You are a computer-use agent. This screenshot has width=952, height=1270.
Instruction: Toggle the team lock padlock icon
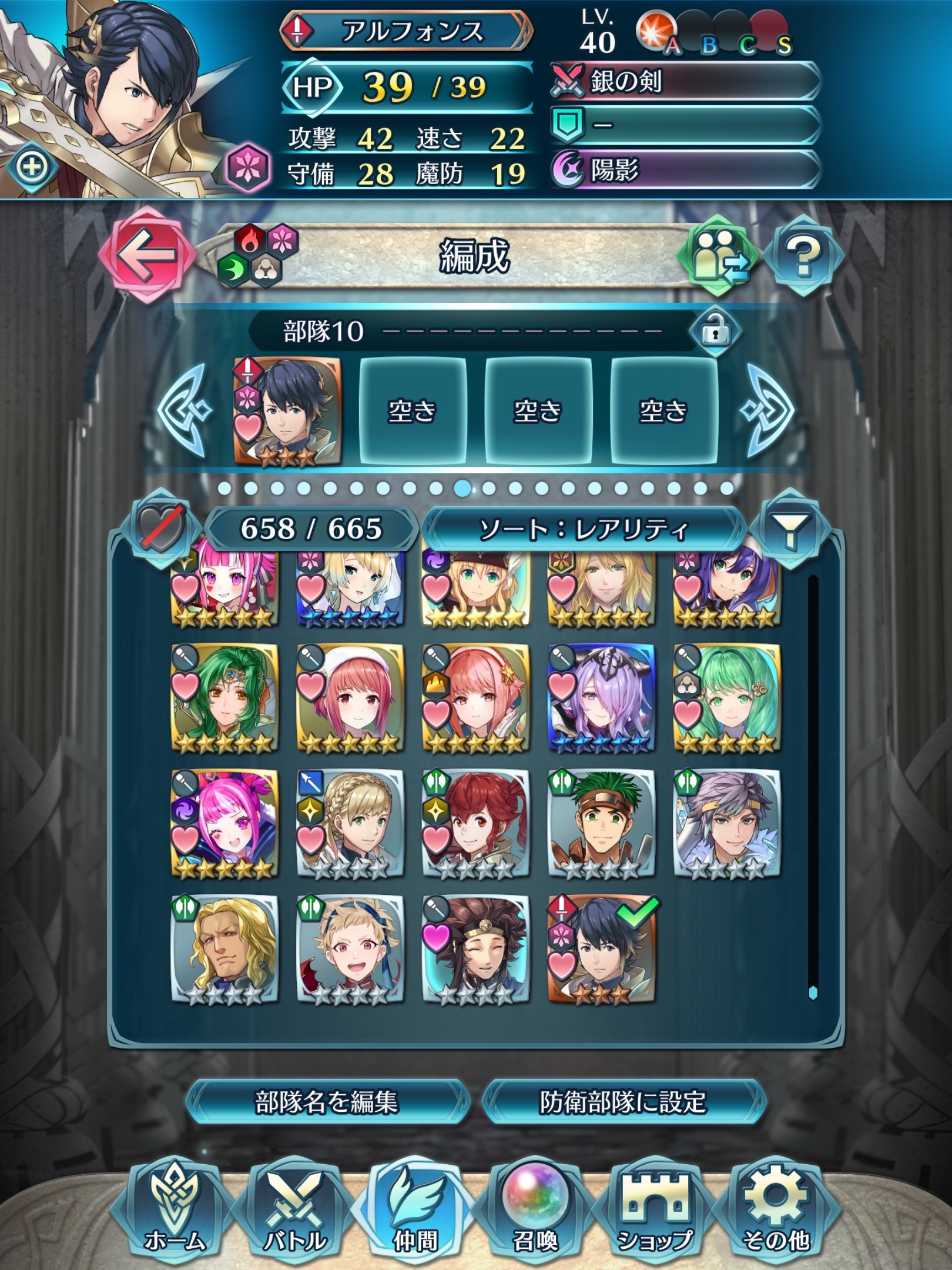(x=715, y=332)
